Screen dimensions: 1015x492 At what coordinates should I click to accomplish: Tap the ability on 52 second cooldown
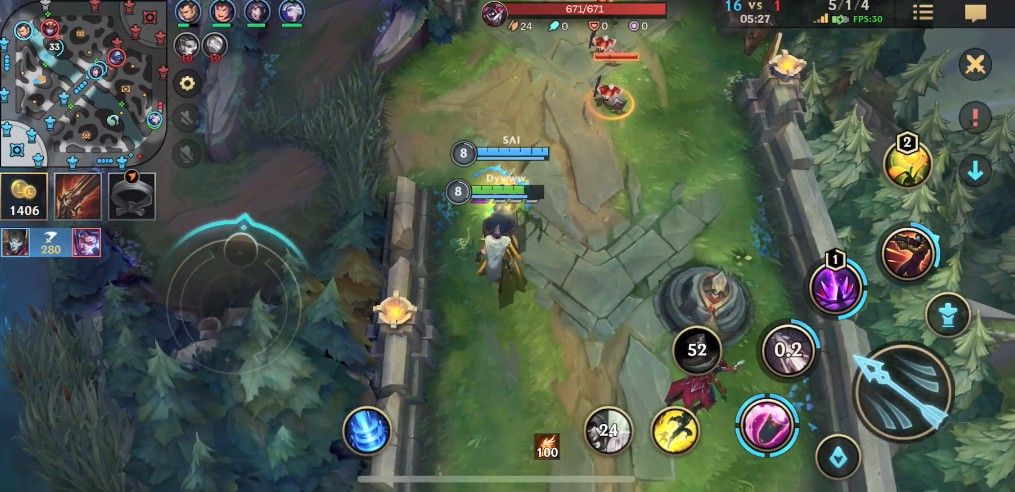coord(697,350)
